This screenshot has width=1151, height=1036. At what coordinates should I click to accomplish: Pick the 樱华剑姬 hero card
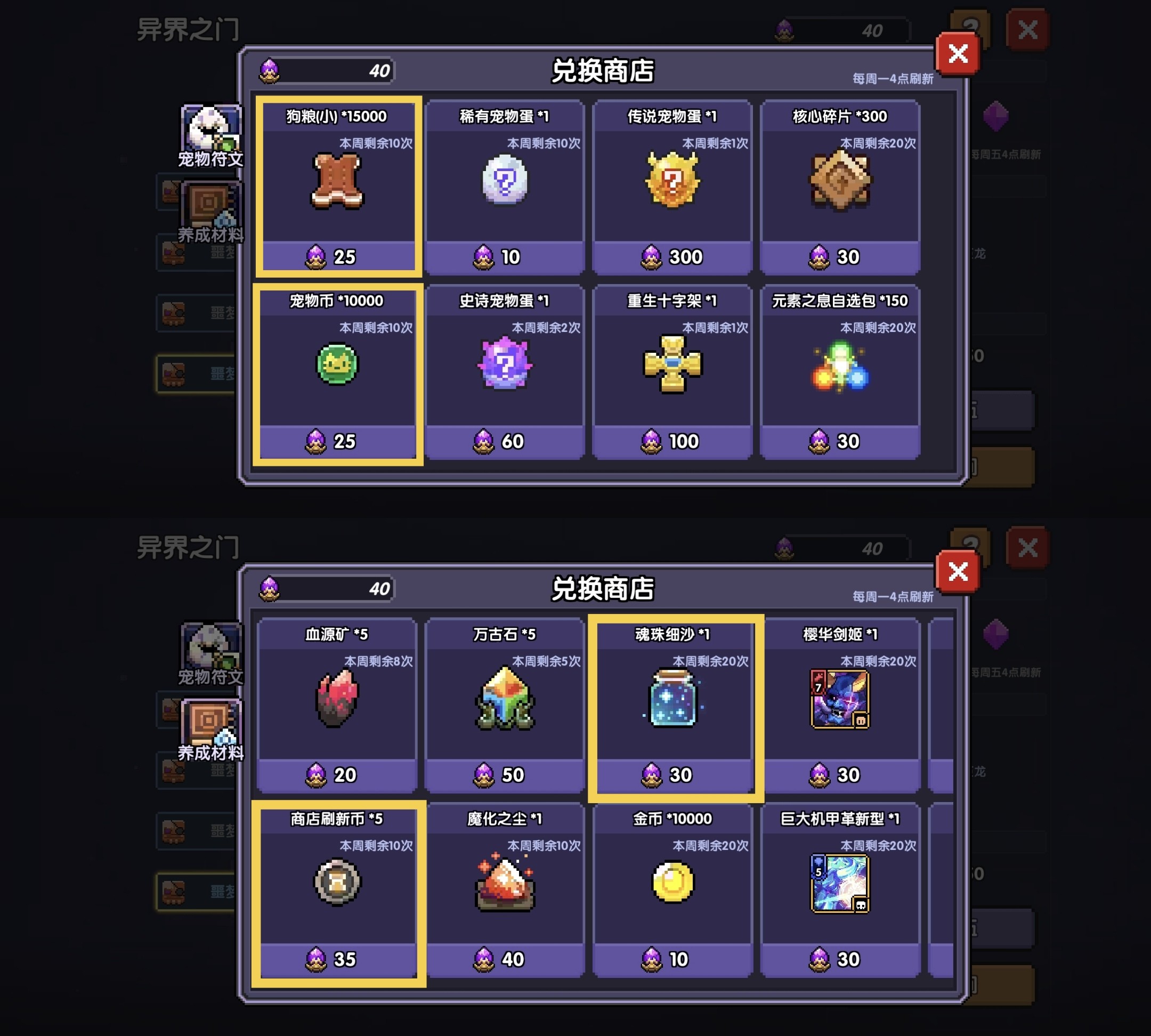tap(840, 700)
